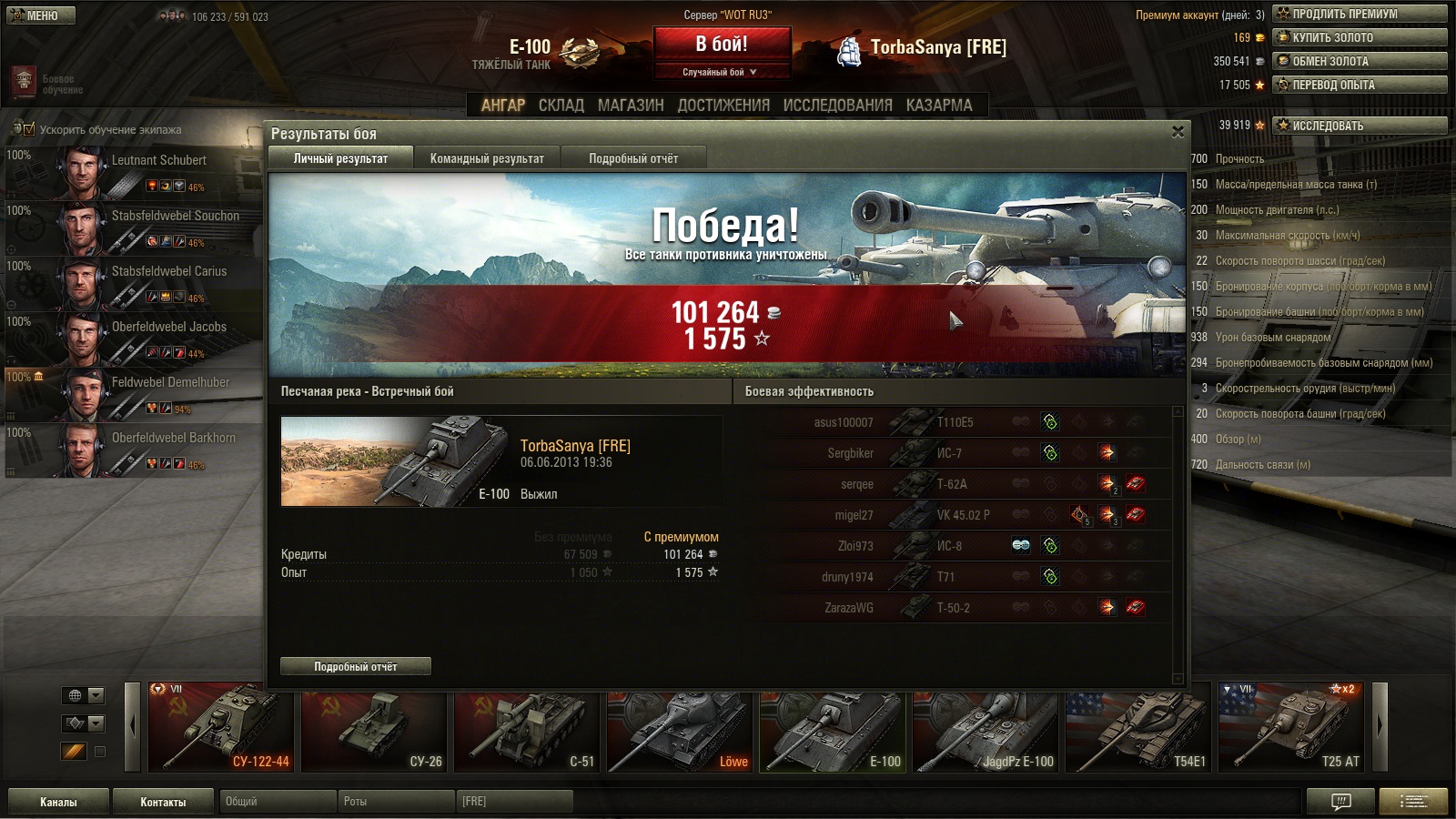Image resolution: width=1456 pixels, height=819 pixels.
Task: Show the ДОСТИЖЕНИЯ page
Action: 723,106
